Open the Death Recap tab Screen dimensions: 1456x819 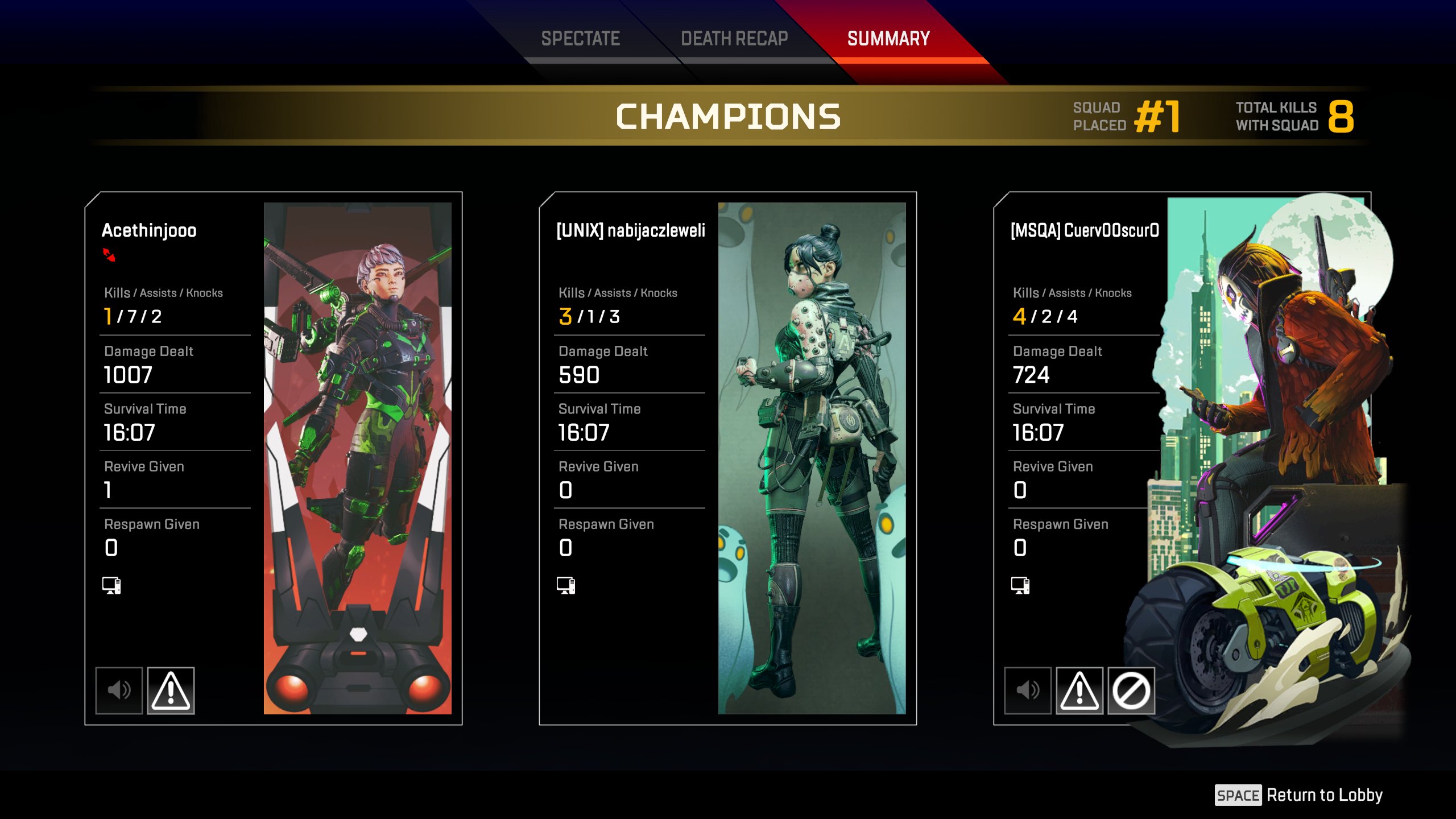coord(734,39)
